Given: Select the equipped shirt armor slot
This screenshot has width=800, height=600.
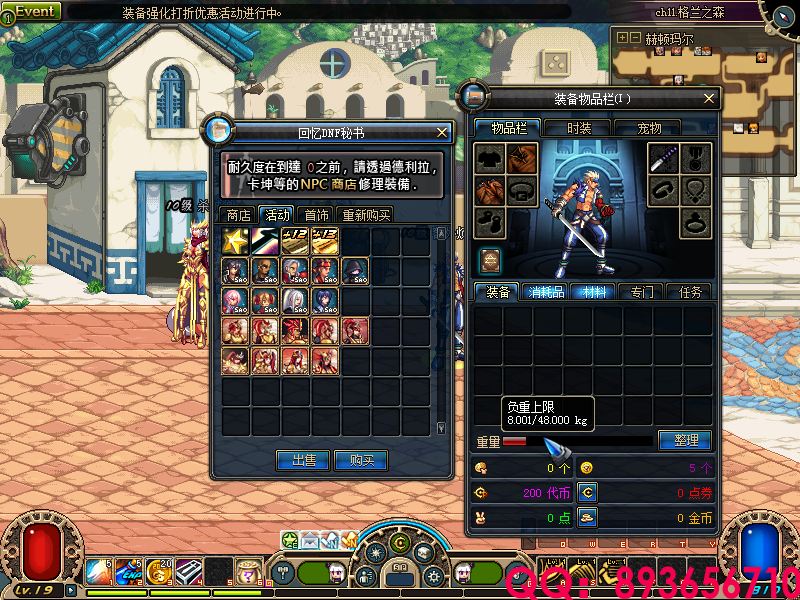Looking at the screenshot, I should click(489, 158).
